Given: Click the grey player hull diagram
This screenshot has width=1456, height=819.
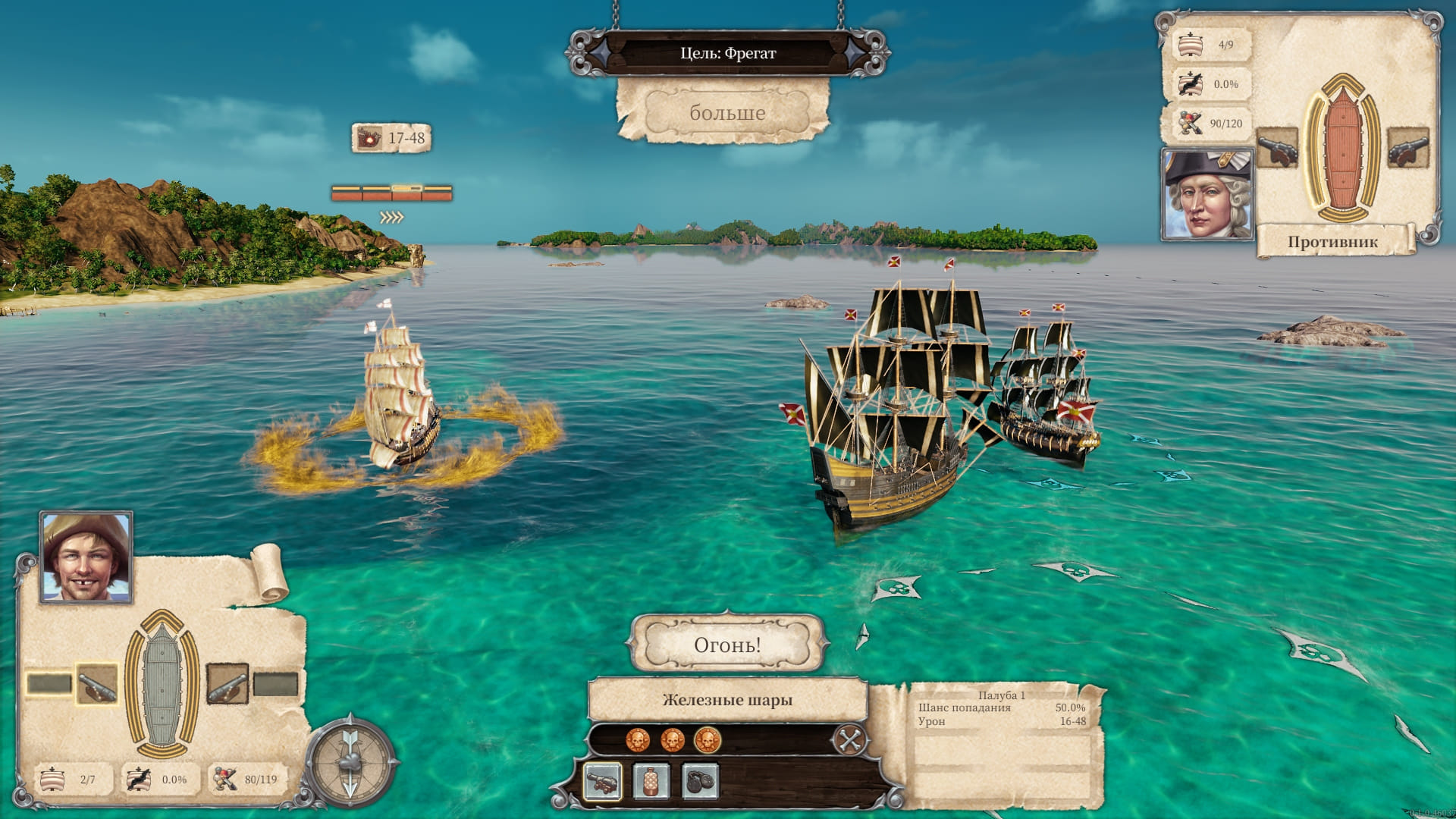Looking at the screenshot, I should coord(162,686).
